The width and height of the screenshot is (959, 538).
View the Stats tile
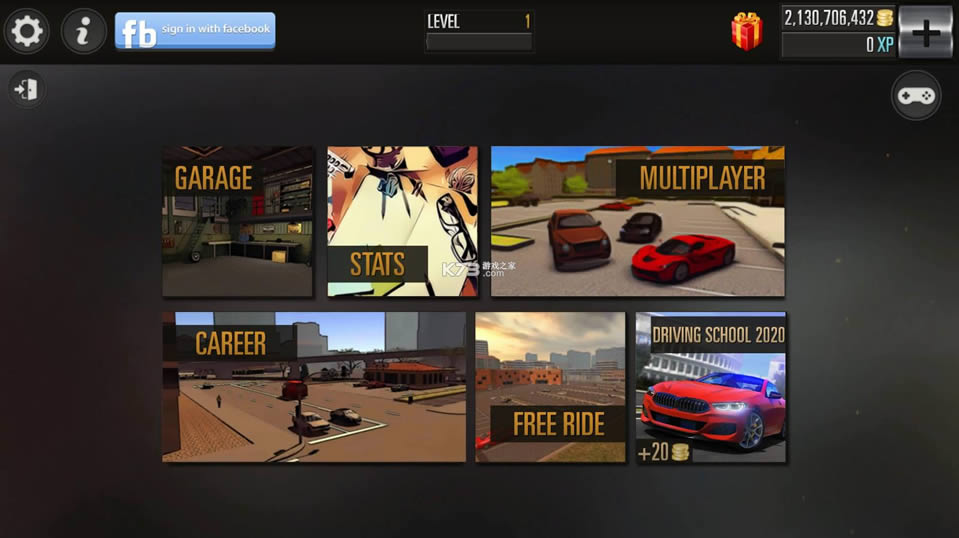[402, 221]
